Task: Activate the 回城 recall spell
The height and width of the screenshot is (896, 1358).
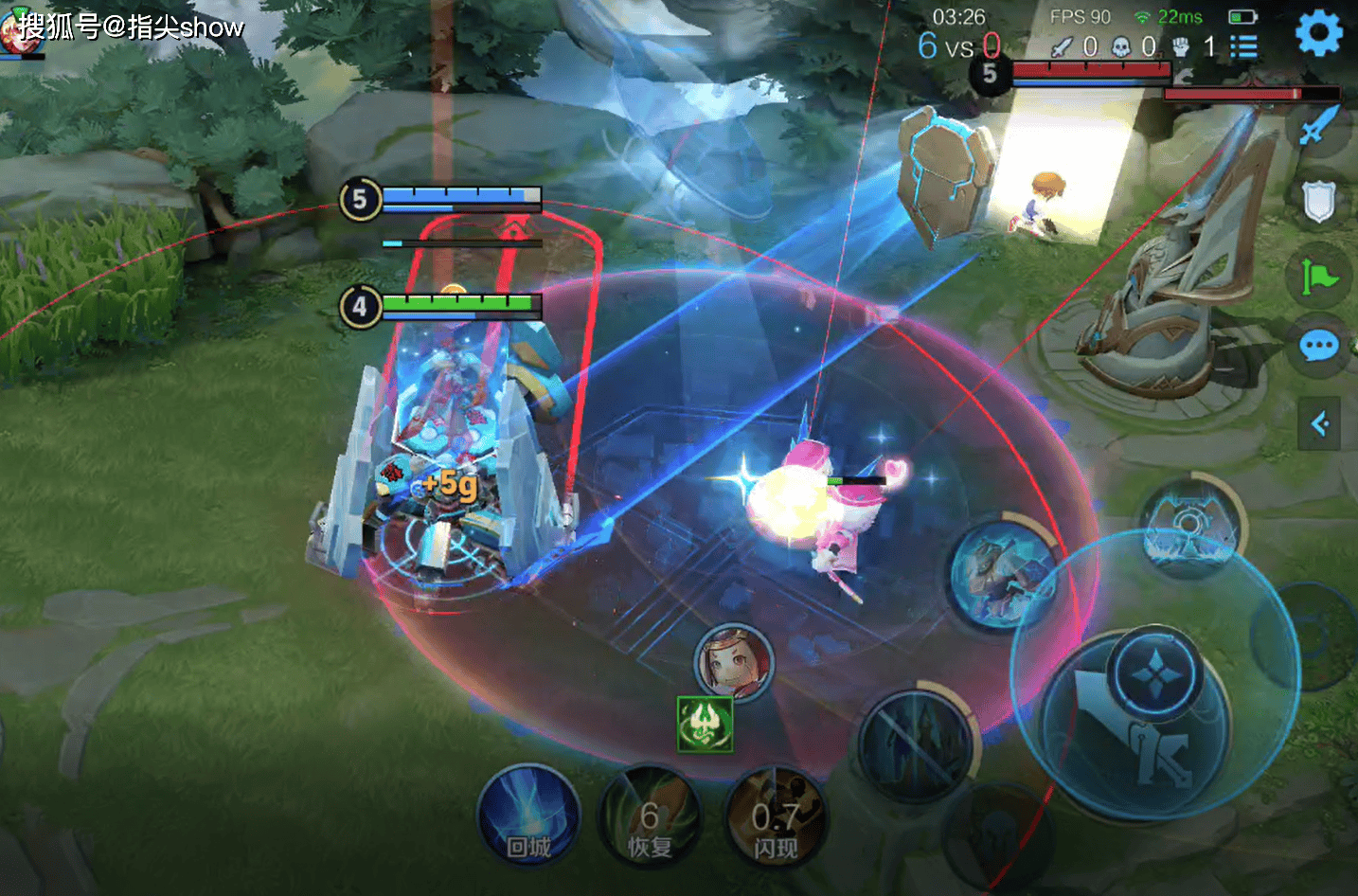Action: click(x=528, y=816)
